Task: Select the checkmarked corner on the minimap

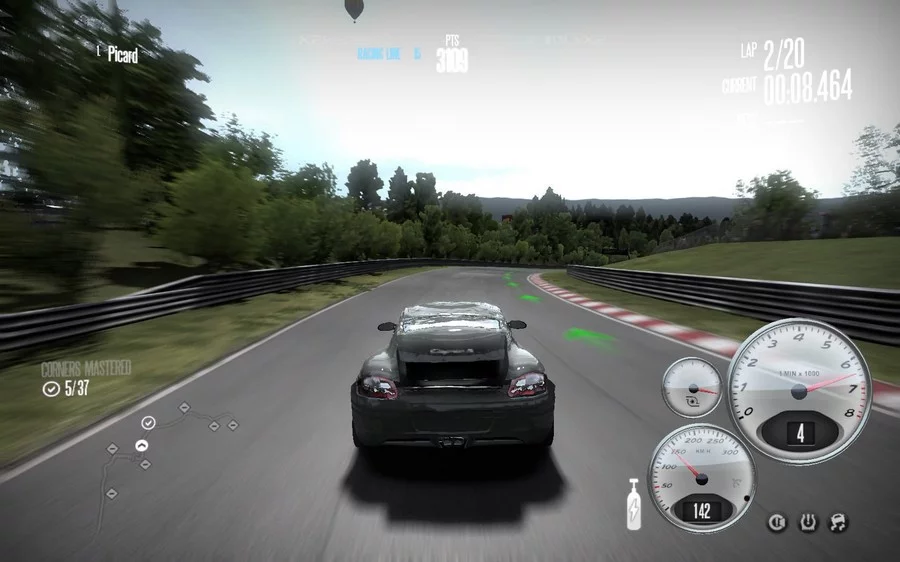Action: tap(148, 423)
